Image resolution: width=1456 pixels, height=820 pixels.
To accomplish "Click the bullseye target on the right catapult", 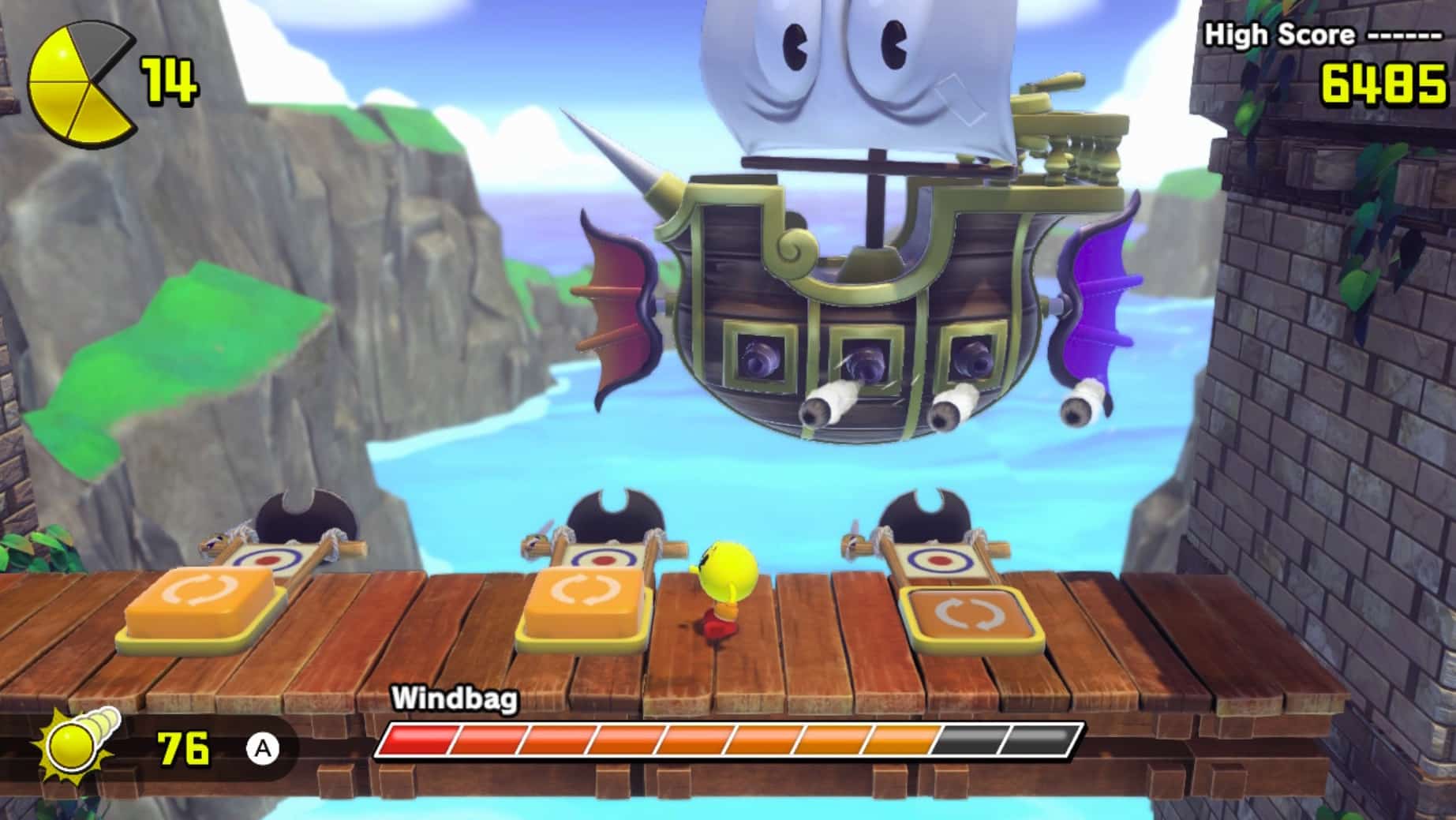I will 939,560.
